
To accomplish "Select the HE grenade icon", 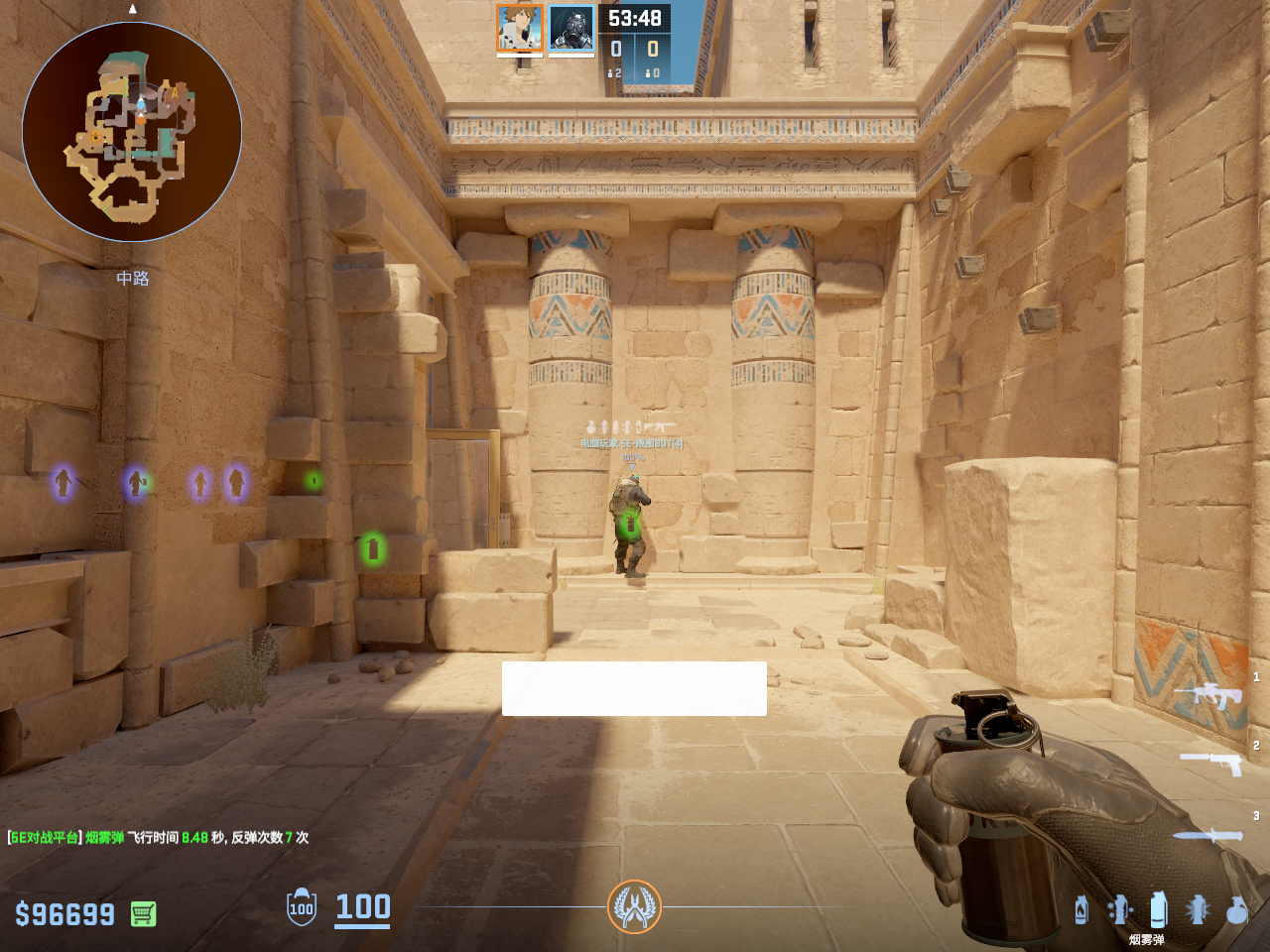I will pyautogui.click(x=1236, y=909).
